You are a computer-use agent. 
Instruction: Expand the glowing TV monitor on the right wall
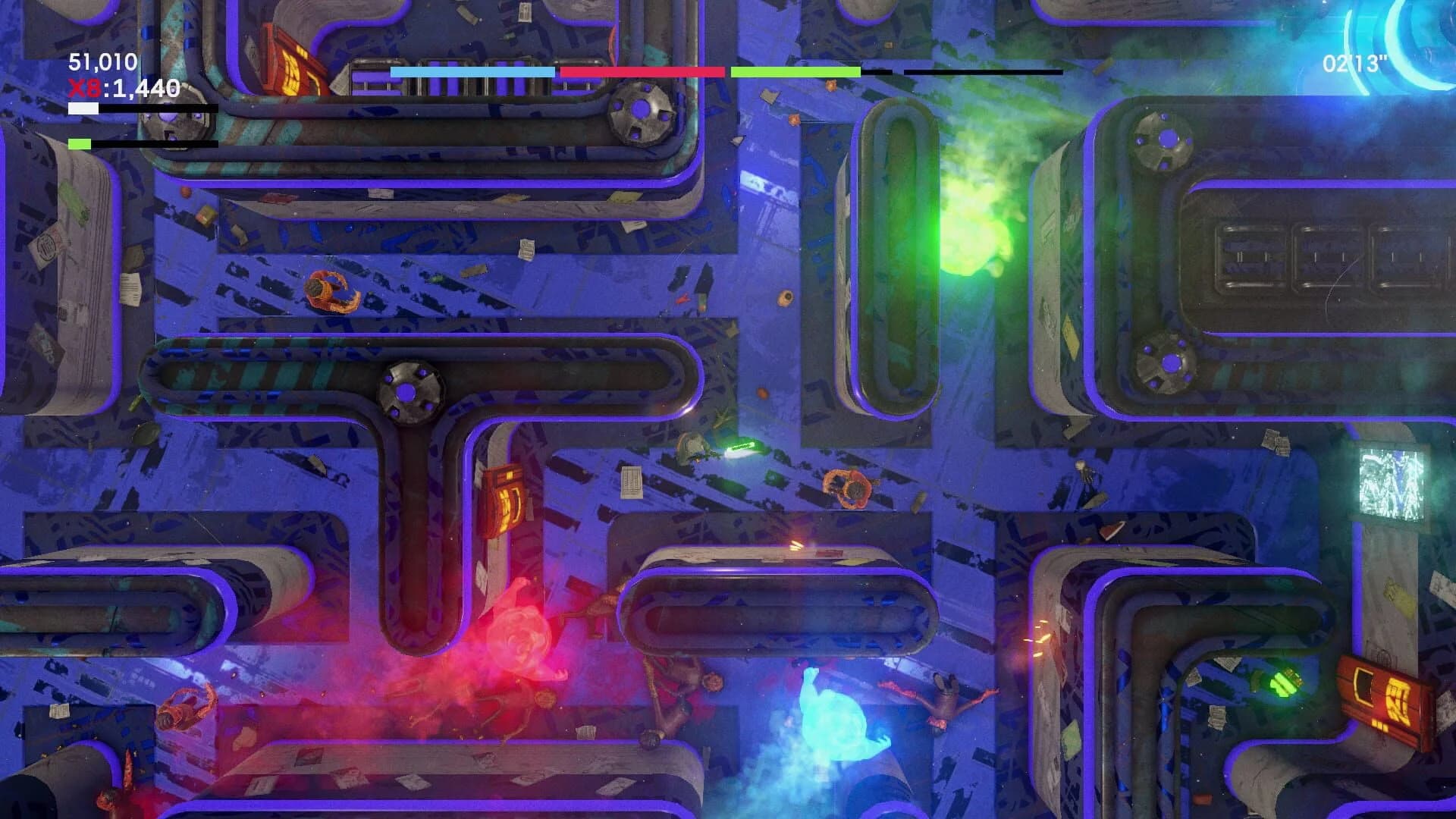click(x=1392, y=485)
